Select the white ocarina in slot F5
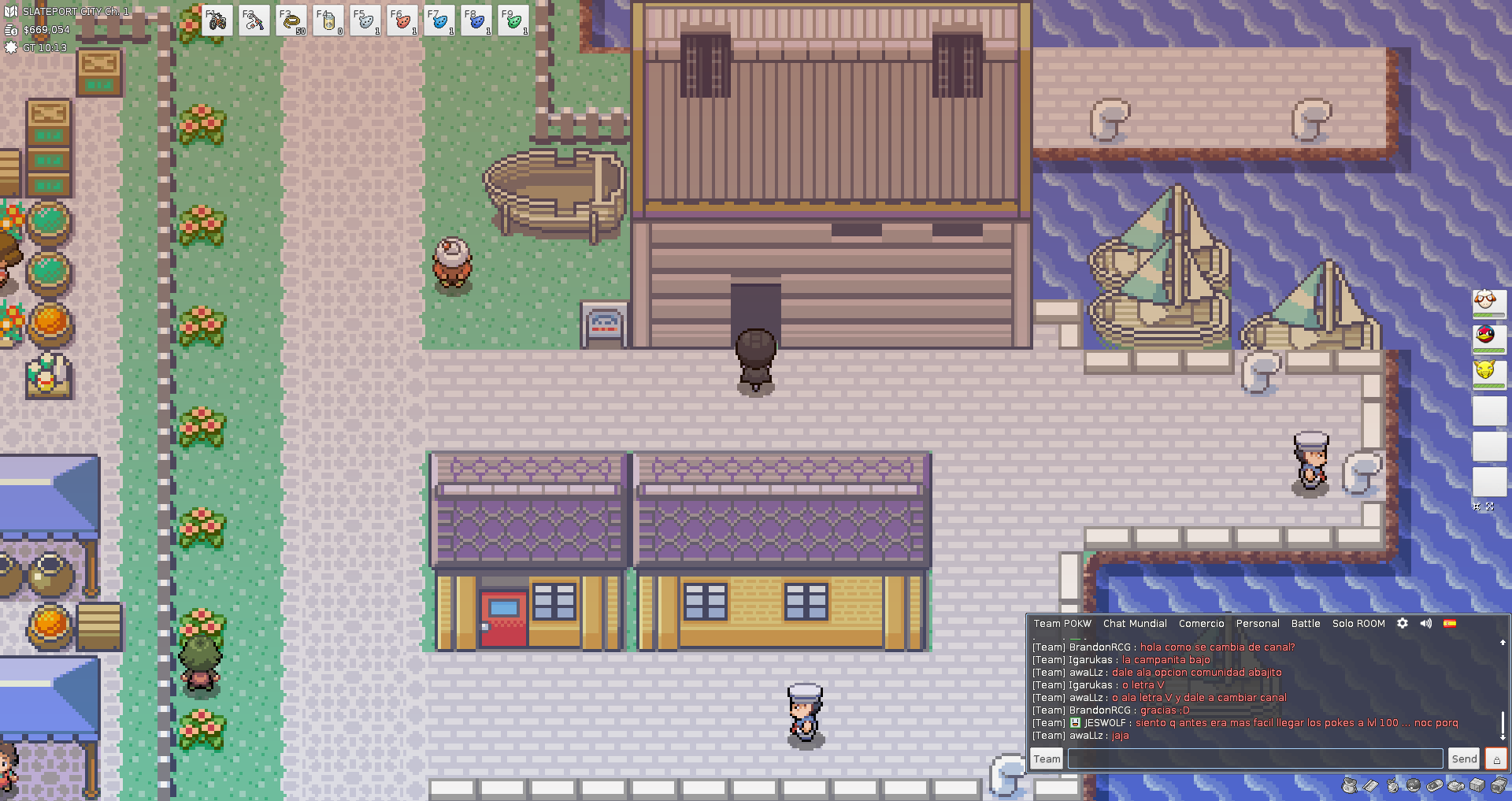Screen dimensions: 1512x801 coord(365,21)
